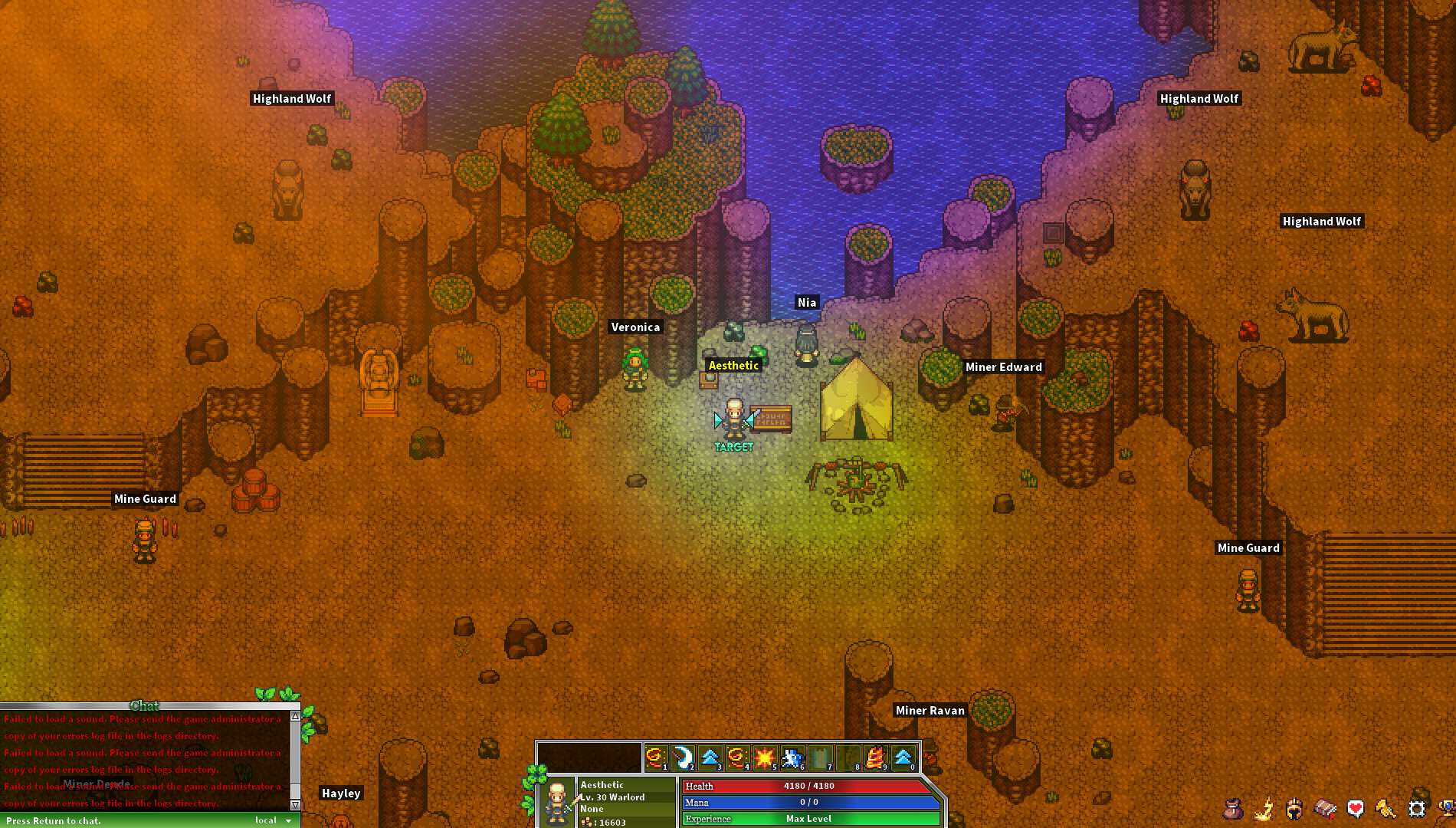Use the crescent sickle skill in slot 2
1456x828 pixels.
click(684, 757)
